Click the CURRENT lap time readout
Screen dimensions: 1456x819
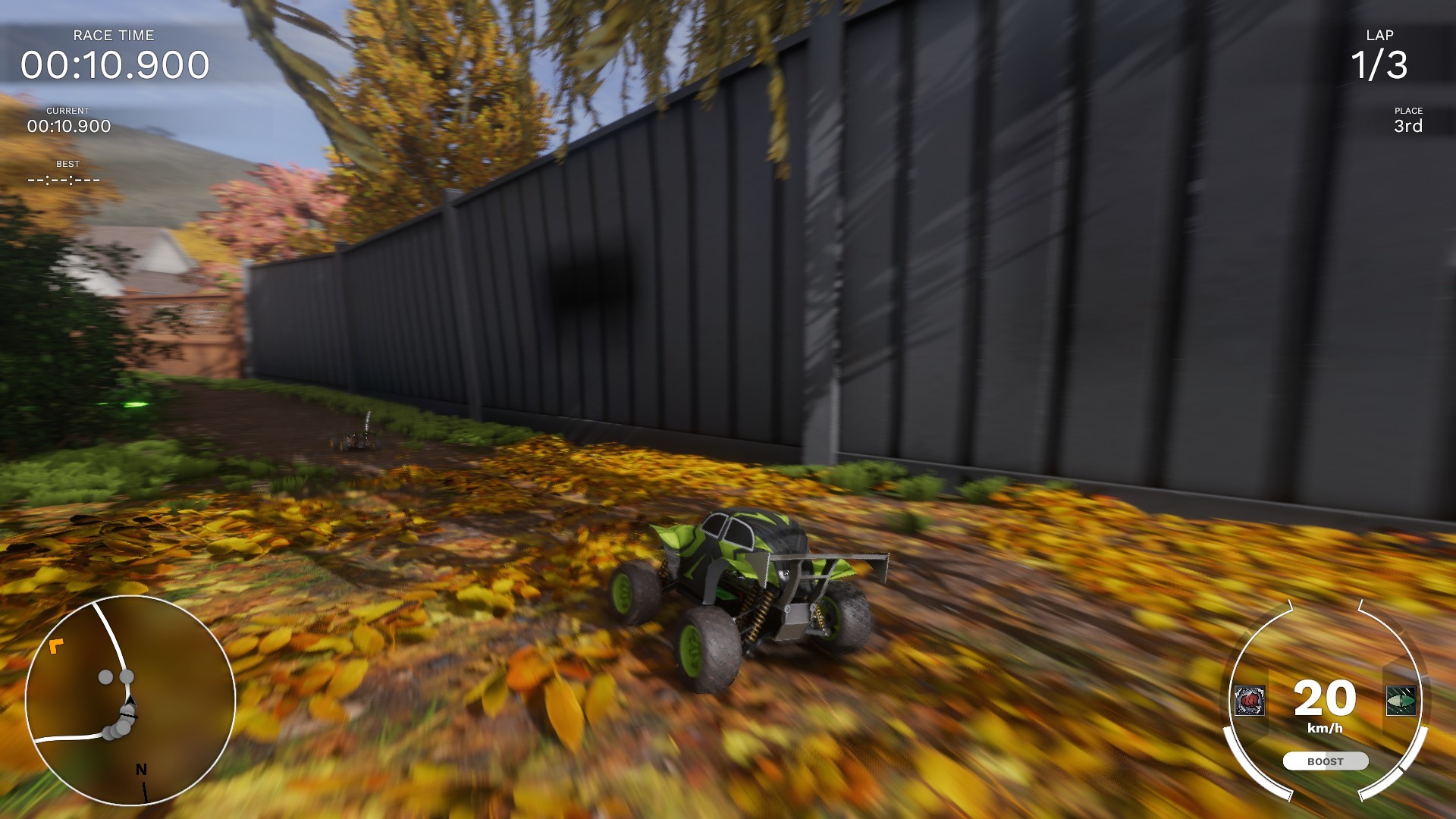(68, 127)
